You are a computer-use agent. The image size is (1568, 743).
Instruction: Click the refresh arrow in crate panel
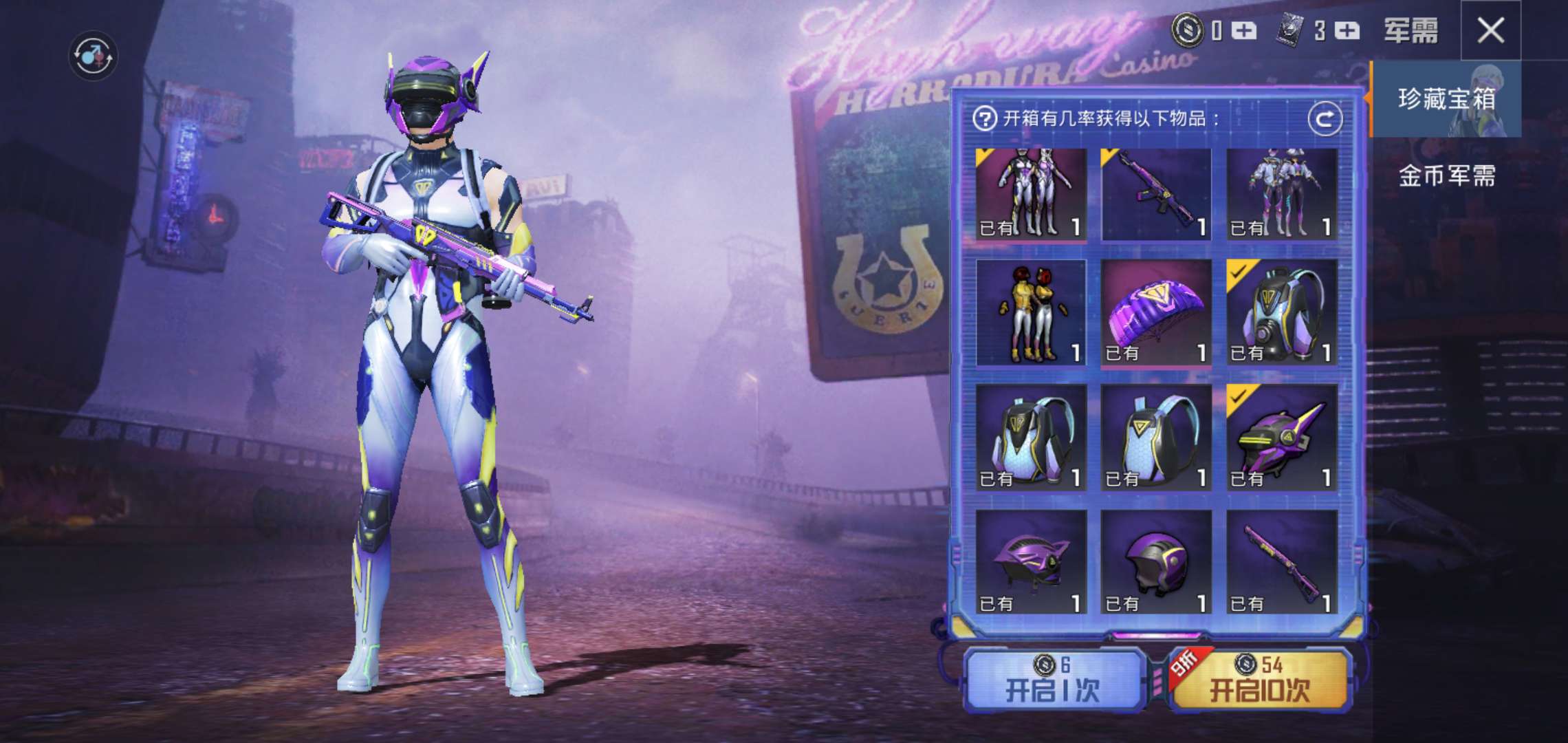[1324, 120]
